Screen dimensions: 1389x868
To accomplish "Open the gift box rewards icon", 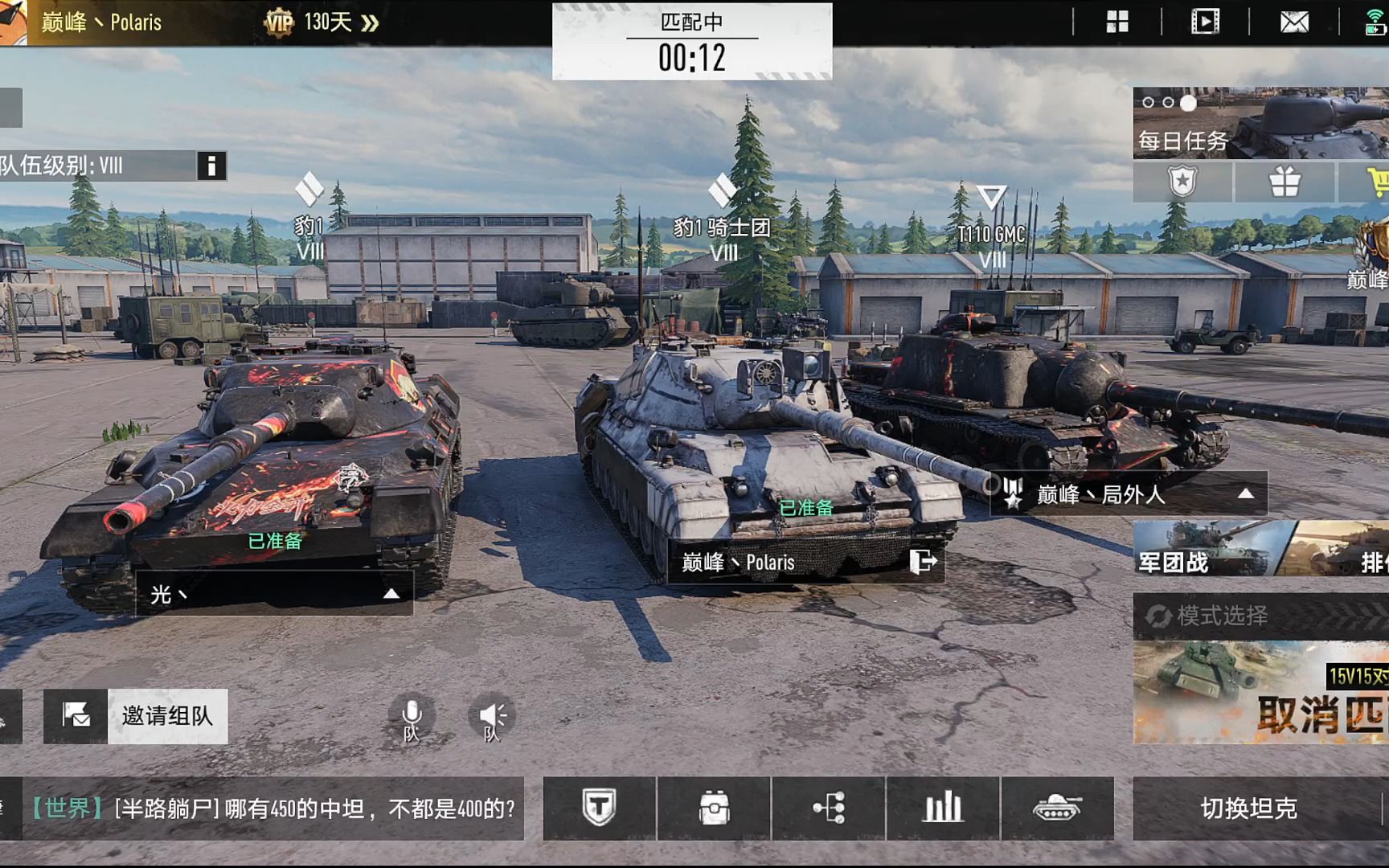I will [x=1285, y=182].
